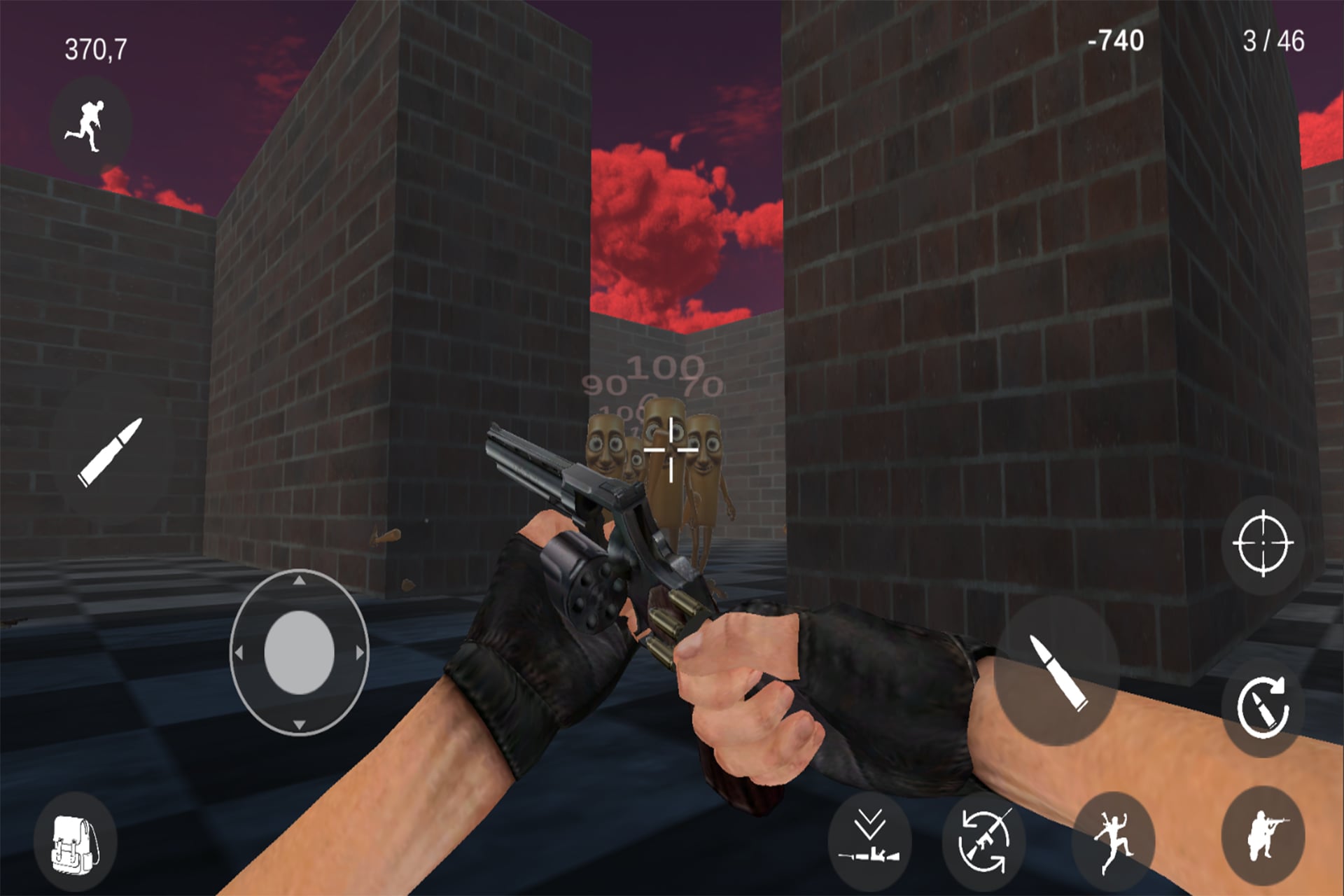Tap the movement joystick center

(x=299, y=652)
